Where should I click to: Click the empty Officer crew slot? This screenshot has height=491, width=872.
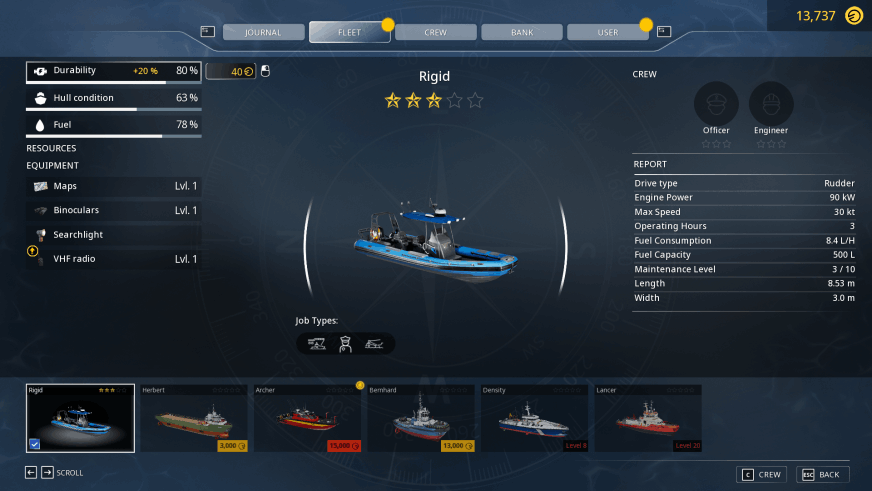click(716, 104)
